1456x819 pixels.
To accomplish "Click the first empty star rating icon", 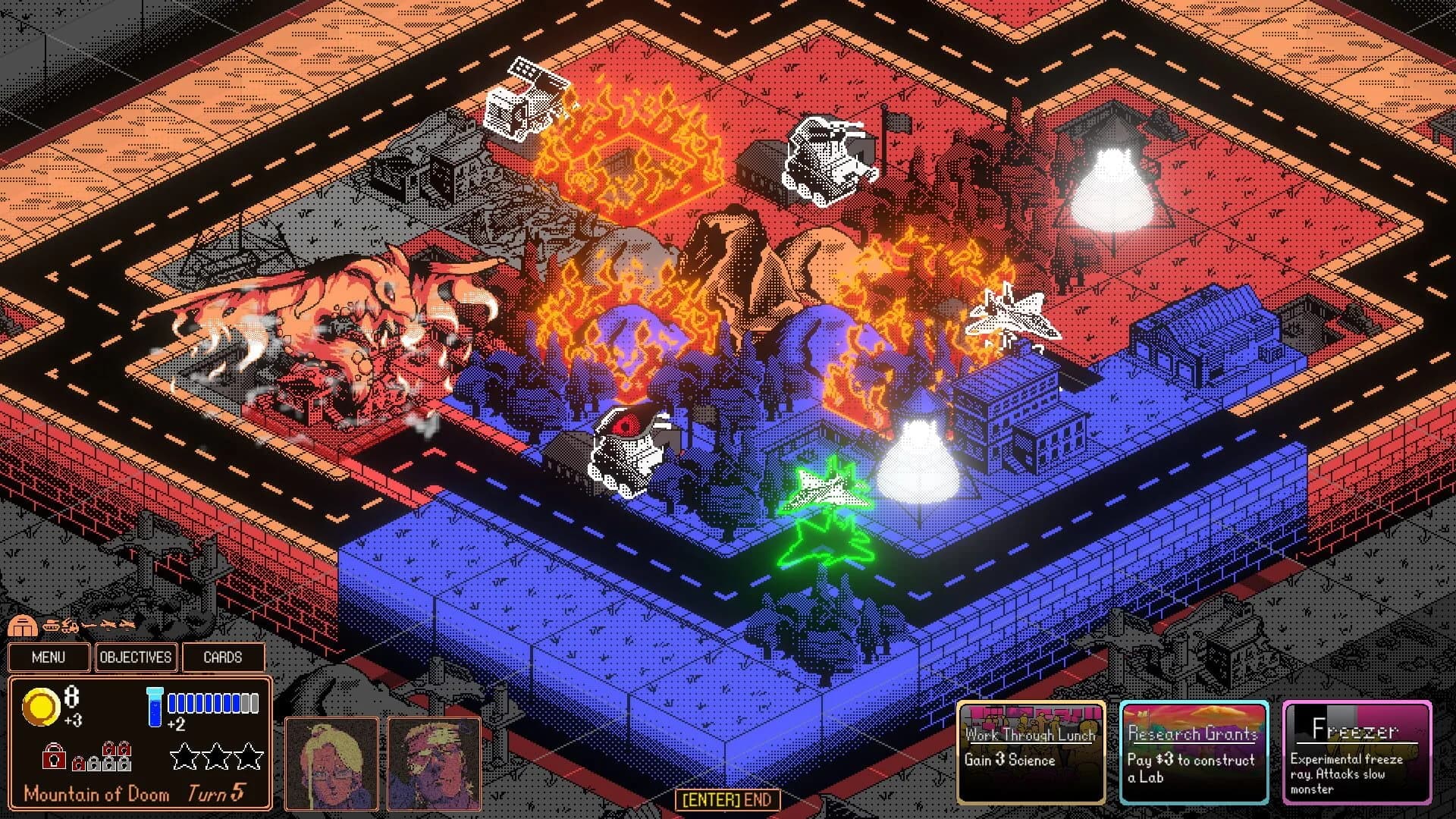I will (185, 756).
